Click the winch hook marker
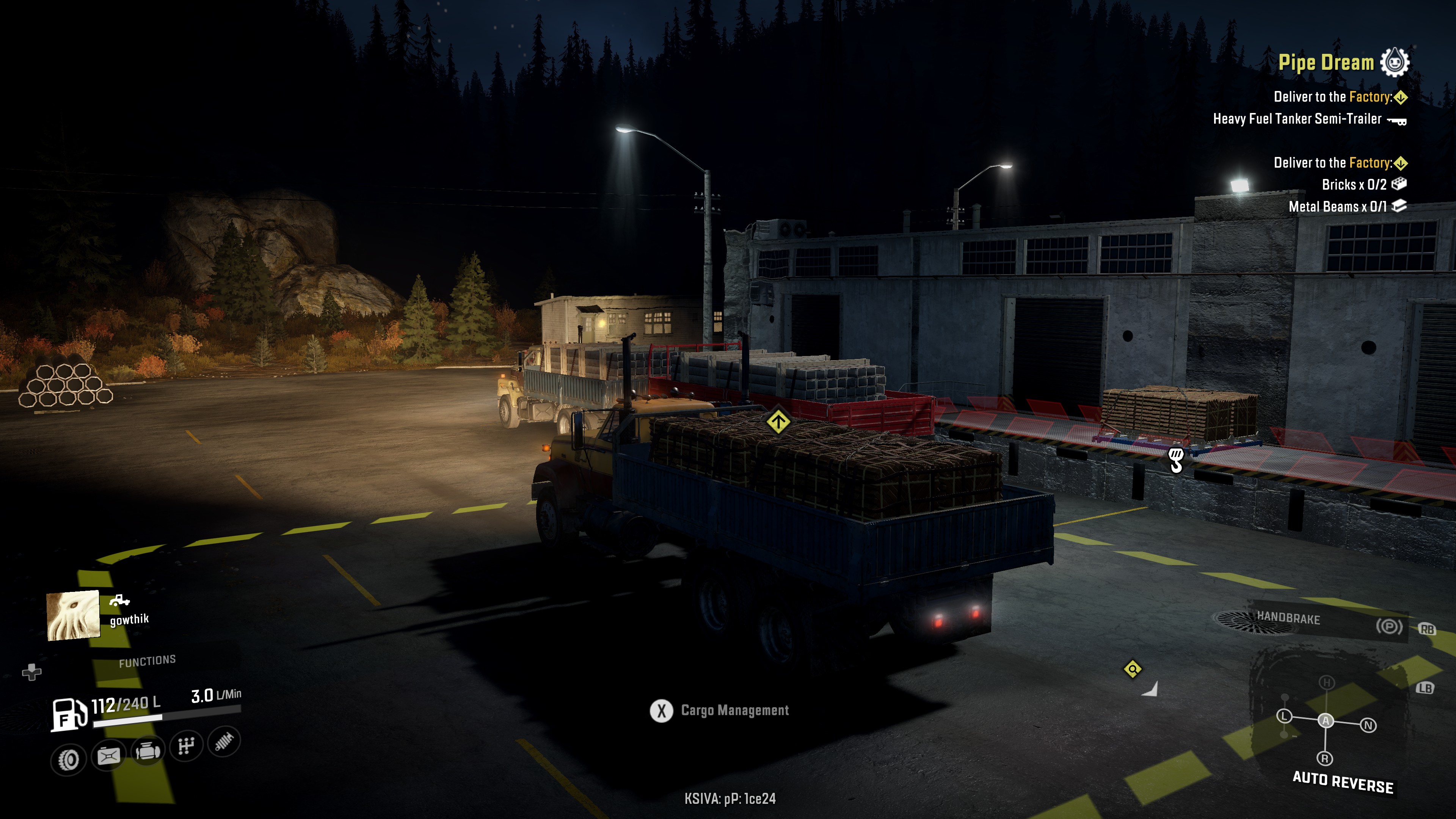Image resolution: width=1456 pixels, height=819 pixels. coord(1176,460)
